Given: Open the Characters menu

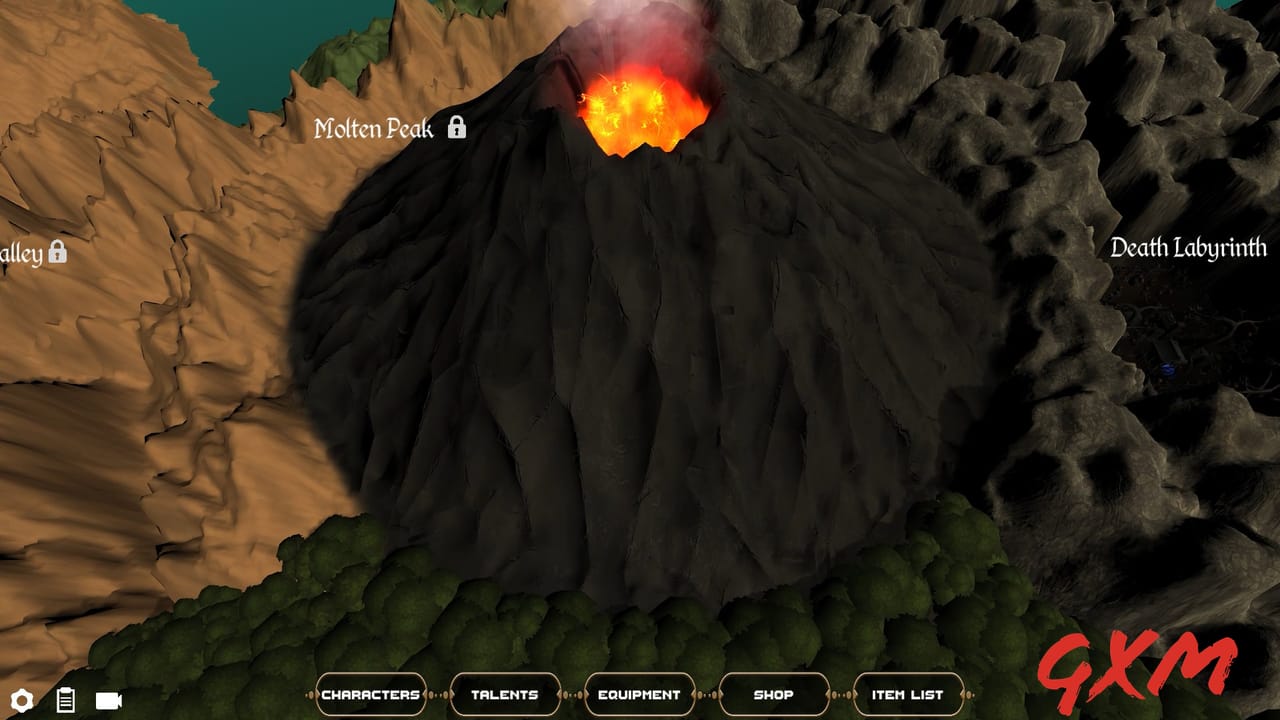Looking at the screenshot, I should tap(371, 693).
